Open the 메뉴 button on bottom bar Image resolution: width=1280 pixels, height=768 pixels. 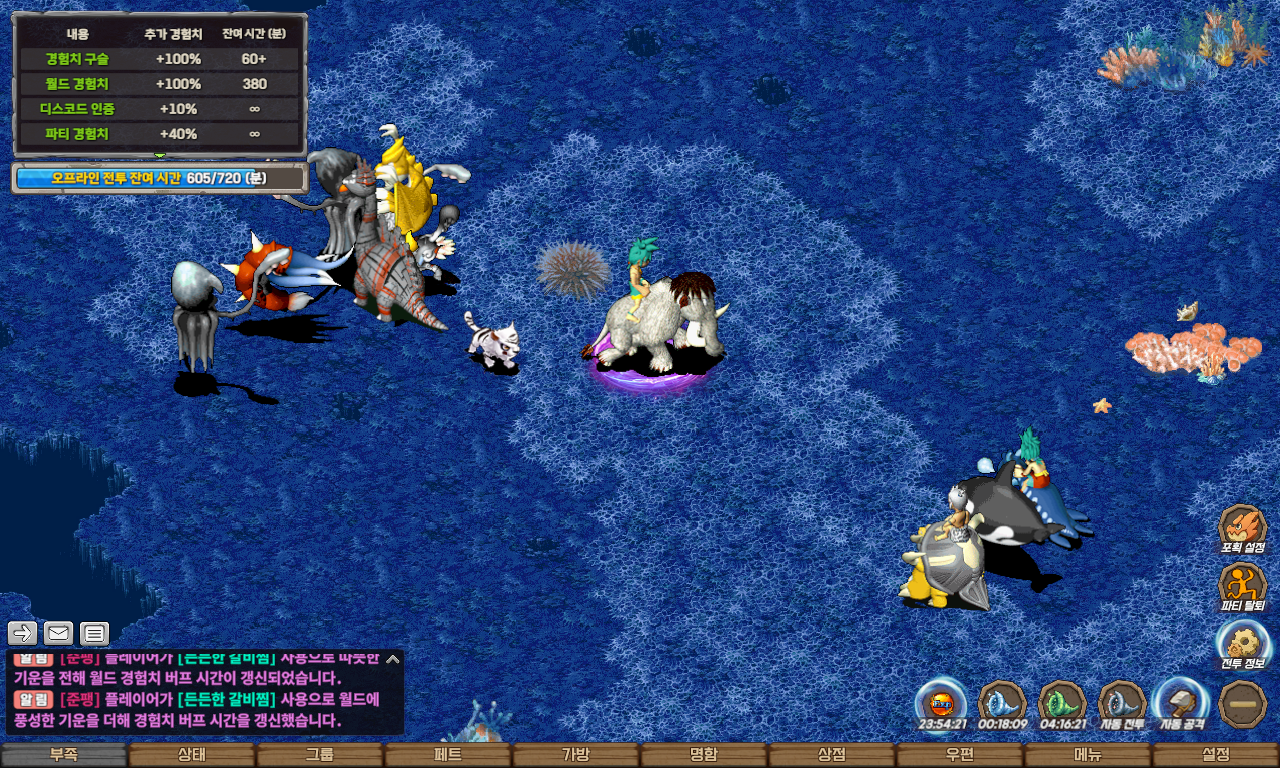click(1088, 755)
